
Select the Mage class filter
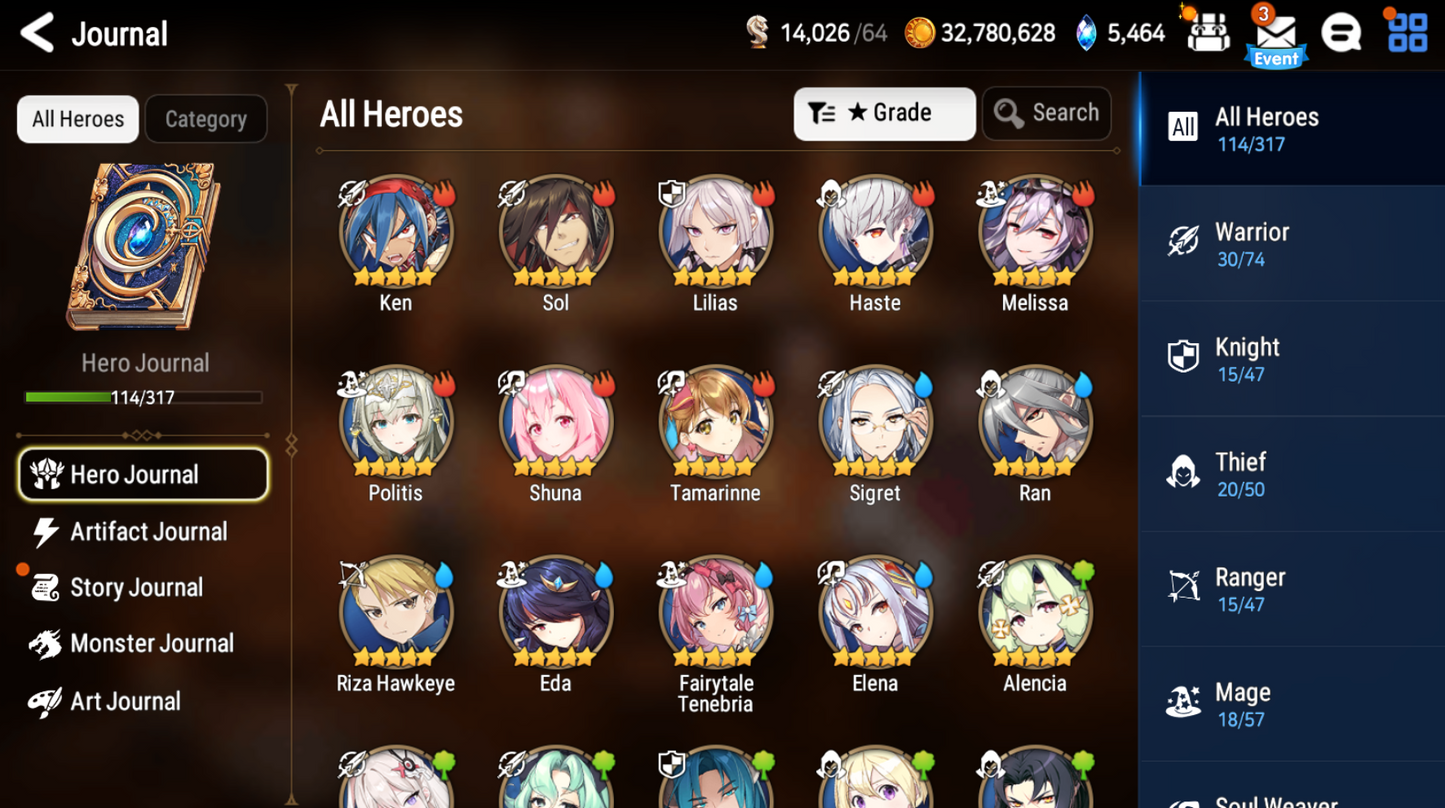1290,703
